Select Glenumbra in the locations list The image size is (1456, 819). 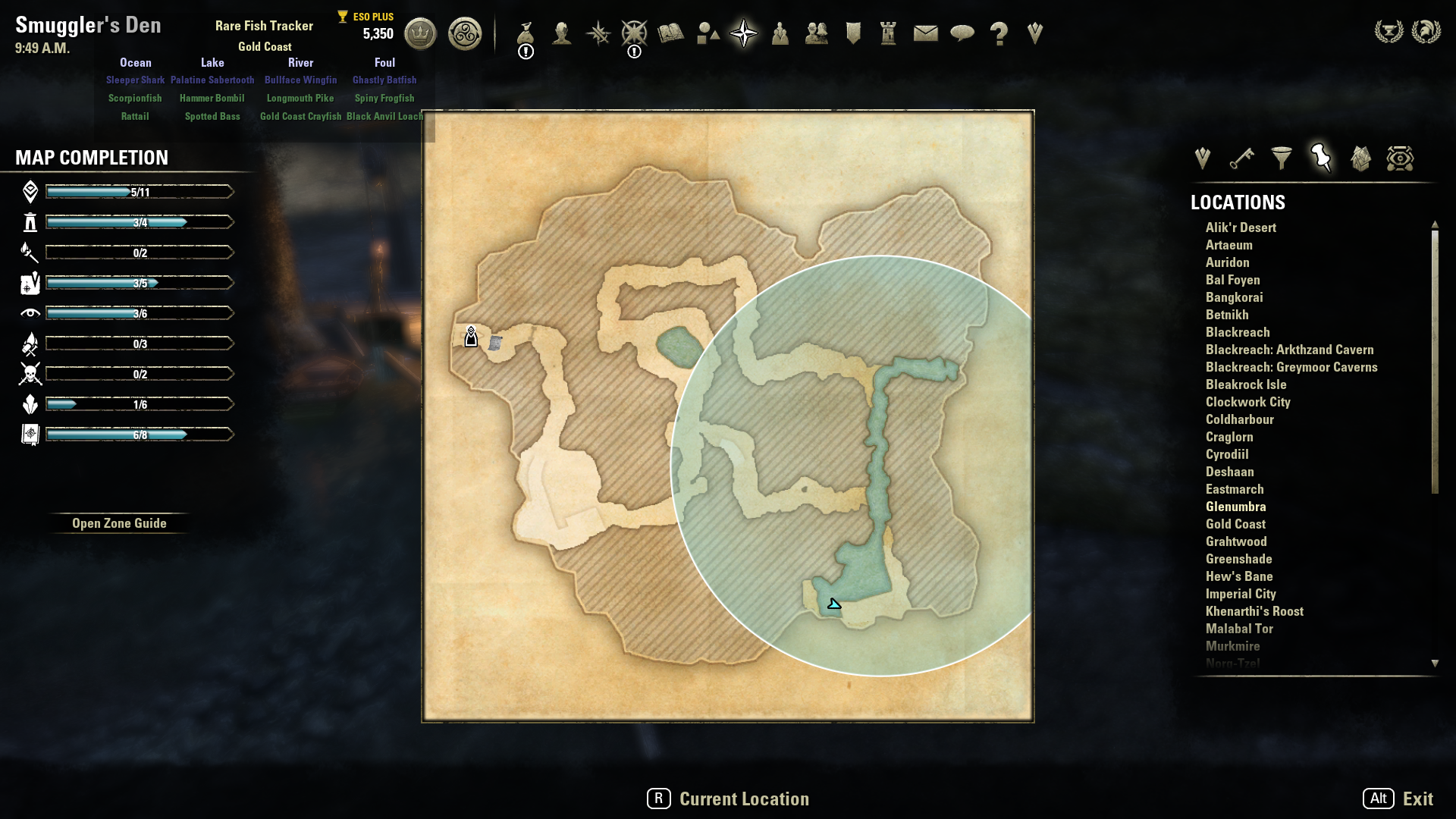[1235, 507]
